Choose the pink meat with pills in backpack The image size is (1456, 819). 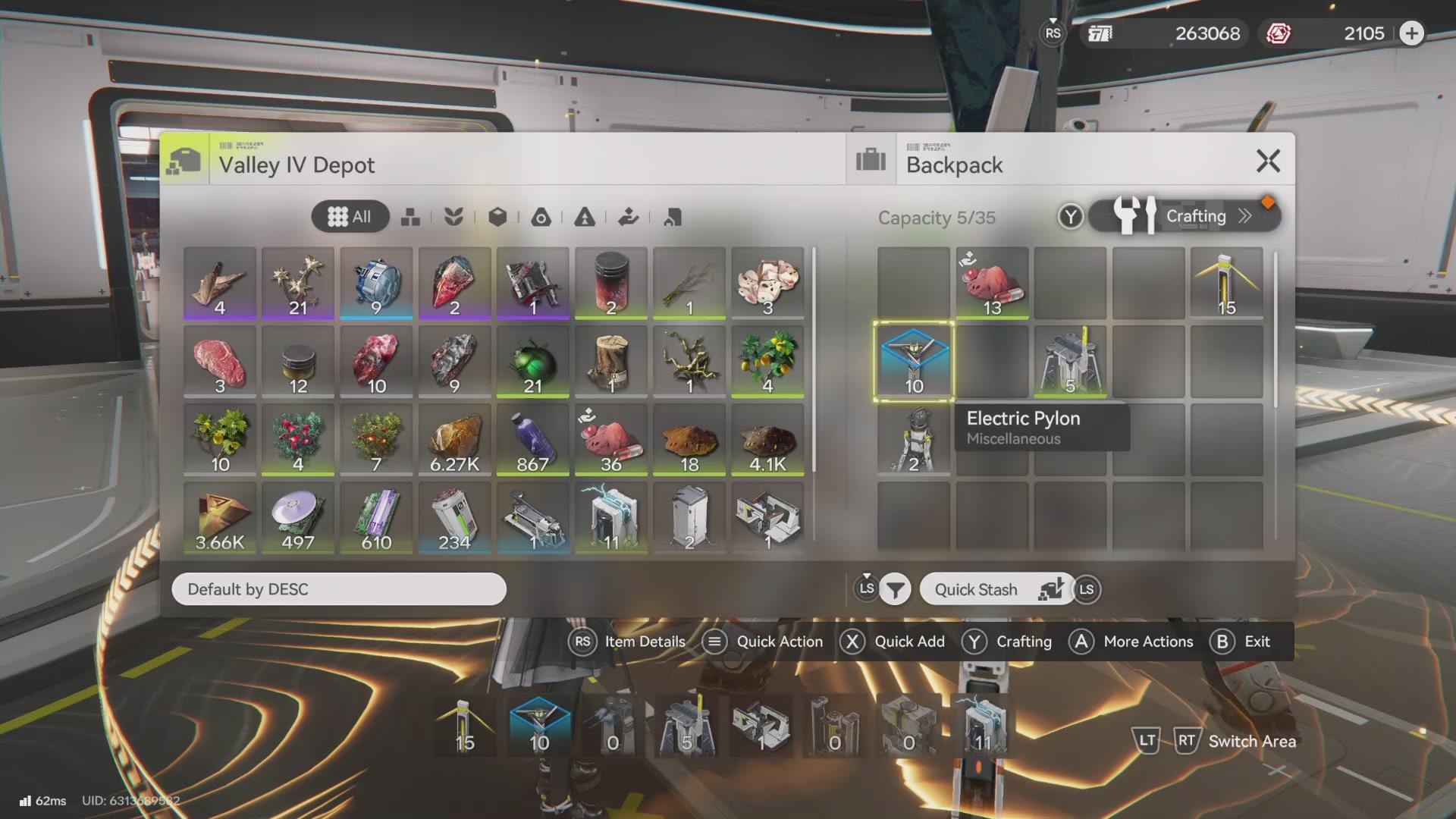[992, 283]
